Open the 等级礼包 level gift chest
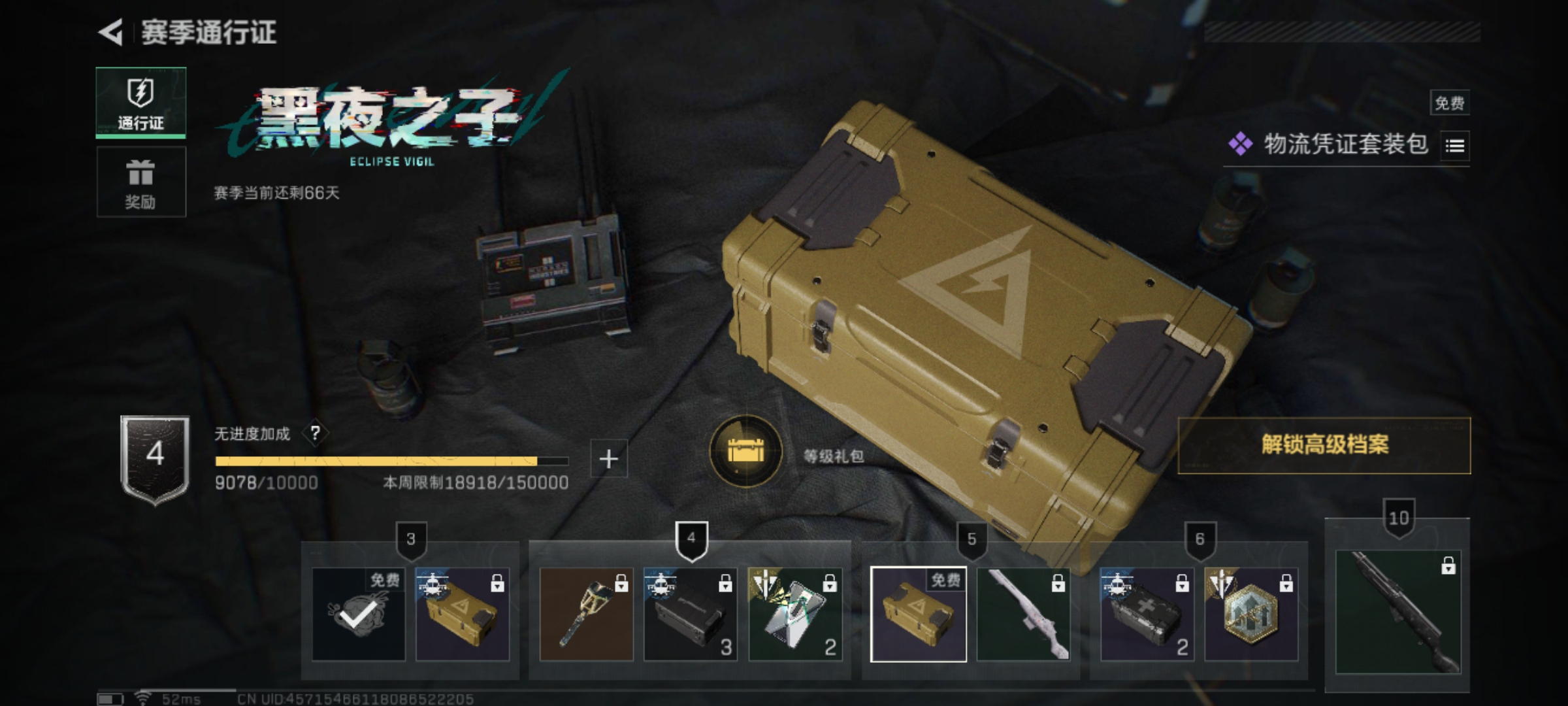1568x706 pixels. pyautogui.click(x=745, y=451)
